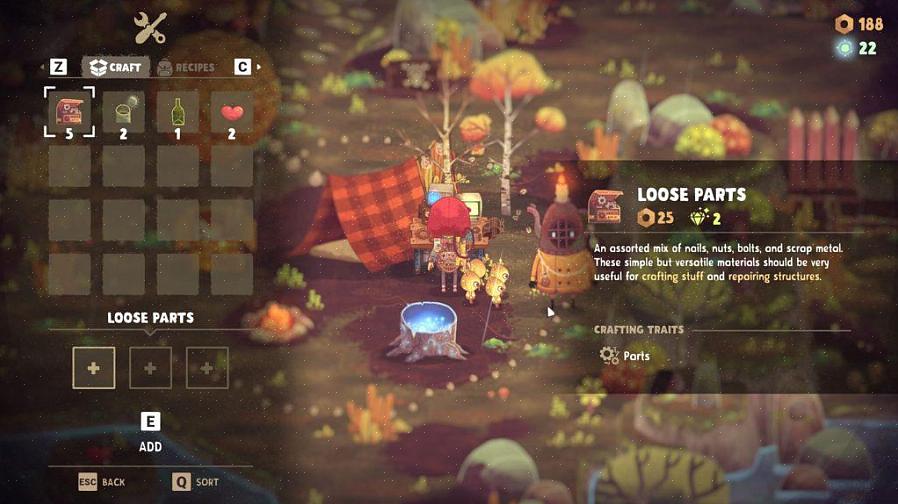Sort the crafting inventory
This screenshot has width=898, height=504.
point(195,482)
